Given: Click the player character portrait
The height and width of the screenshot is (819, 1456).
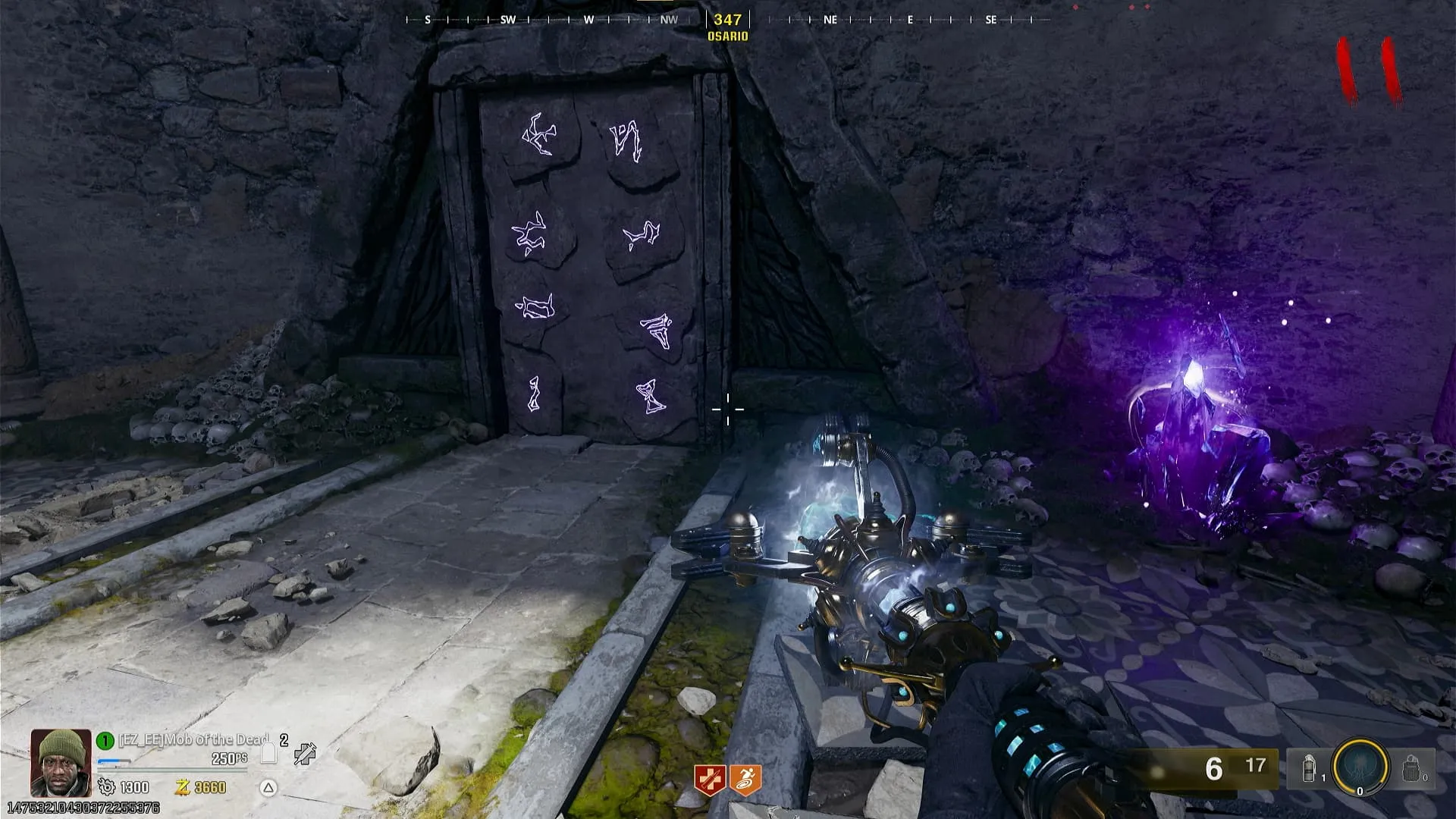Looking at the screenshot, I should [61, 763].
